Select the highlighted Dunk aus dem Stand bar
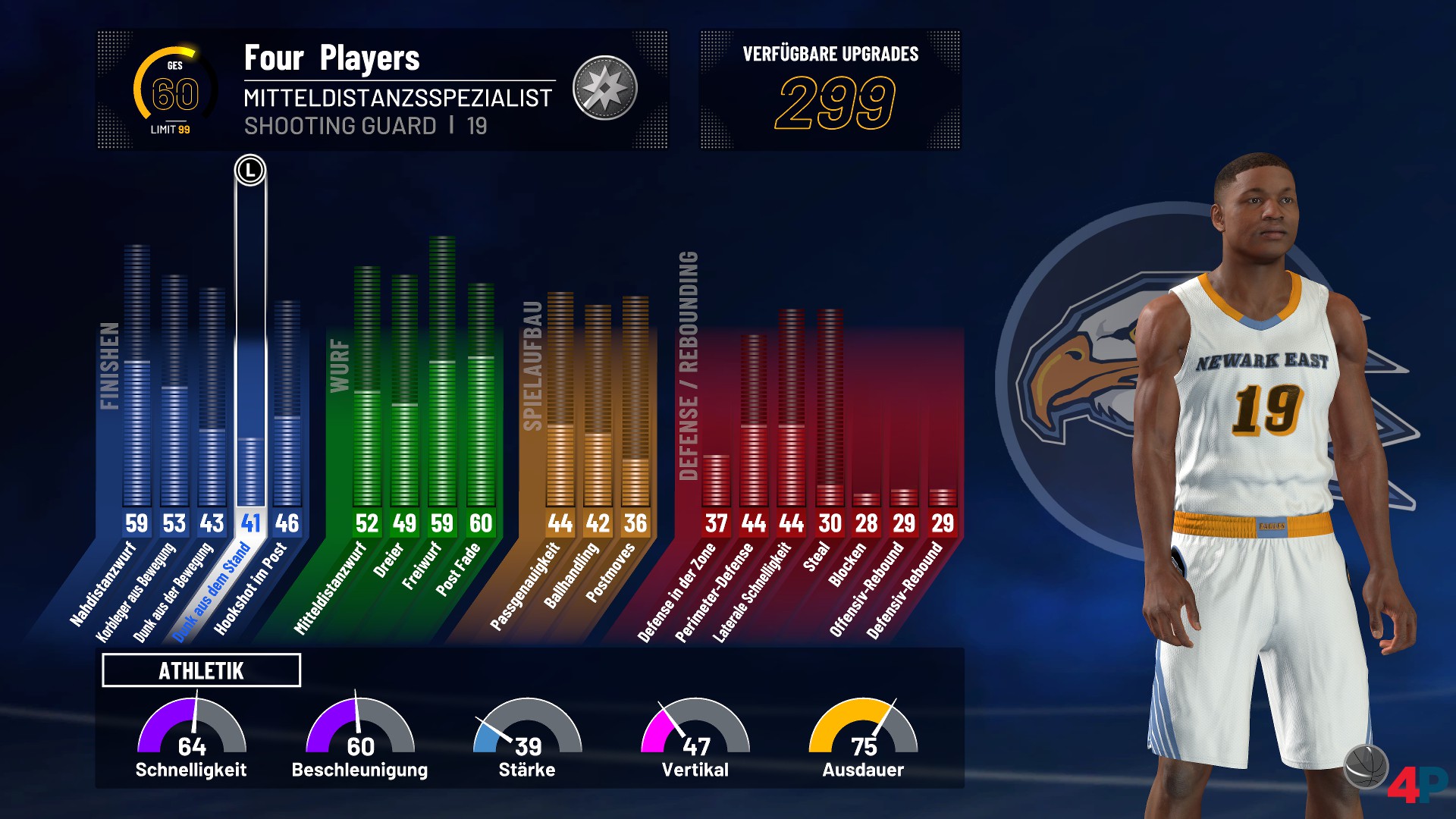The height and width of the screenshot is (819, 1456). 250,425
